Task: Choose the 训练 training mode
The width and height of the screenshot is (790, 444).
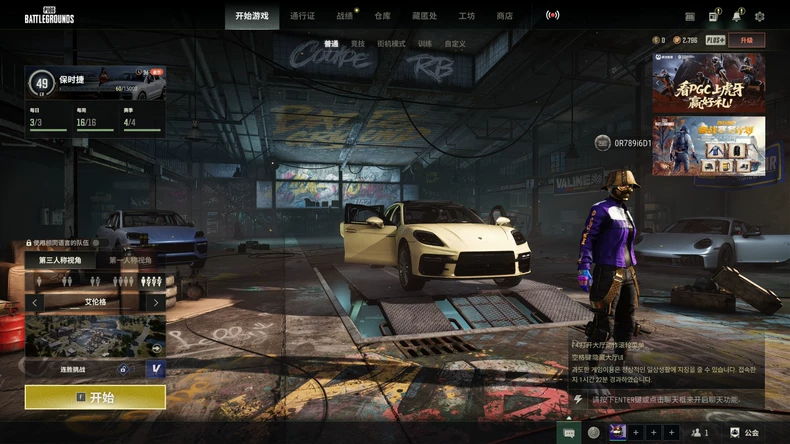Action: coord(425,44)
